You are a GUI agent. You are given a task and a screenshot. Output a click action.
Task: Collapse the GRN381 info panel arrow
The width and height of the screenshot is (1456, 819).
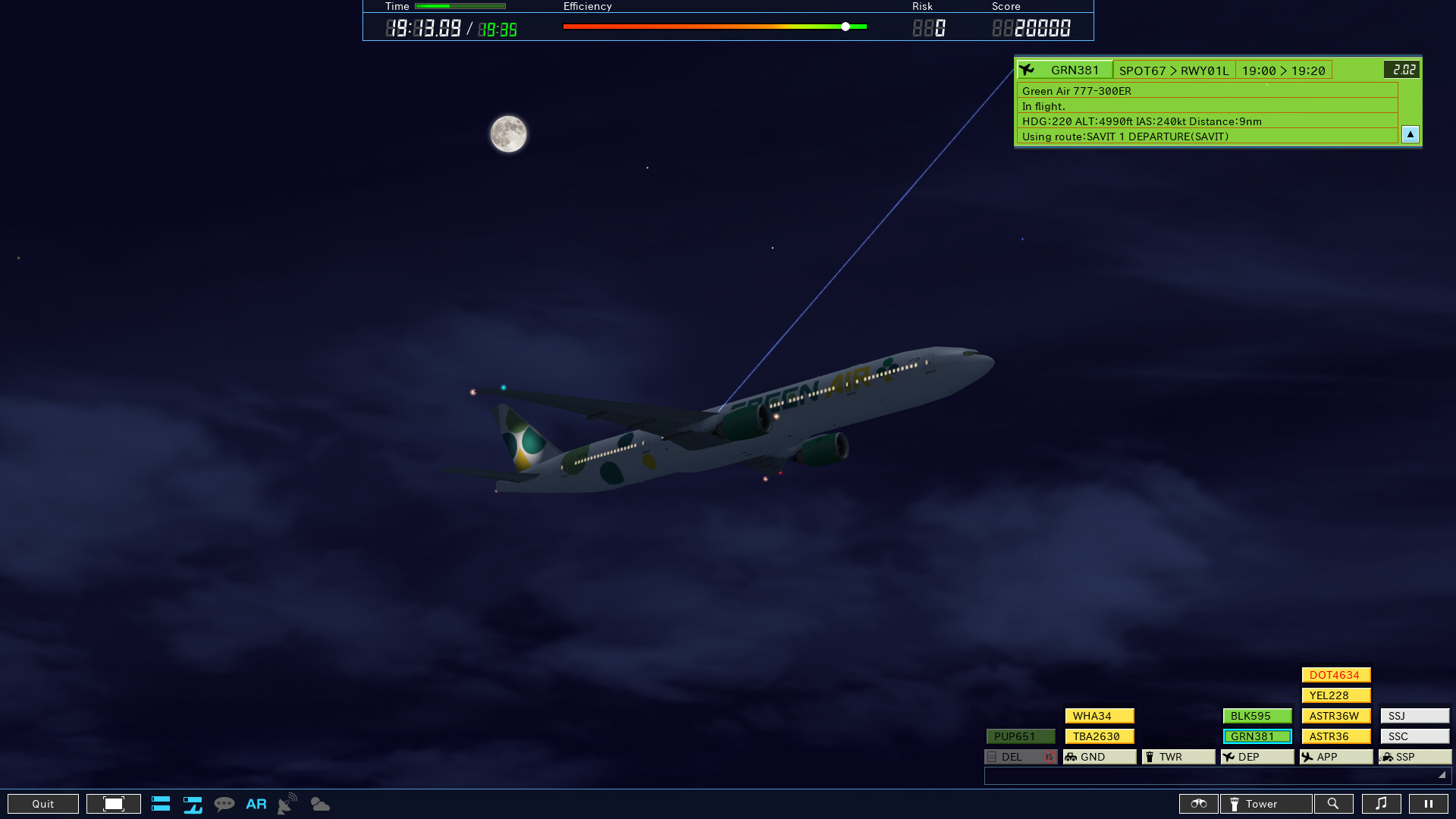1410,133
